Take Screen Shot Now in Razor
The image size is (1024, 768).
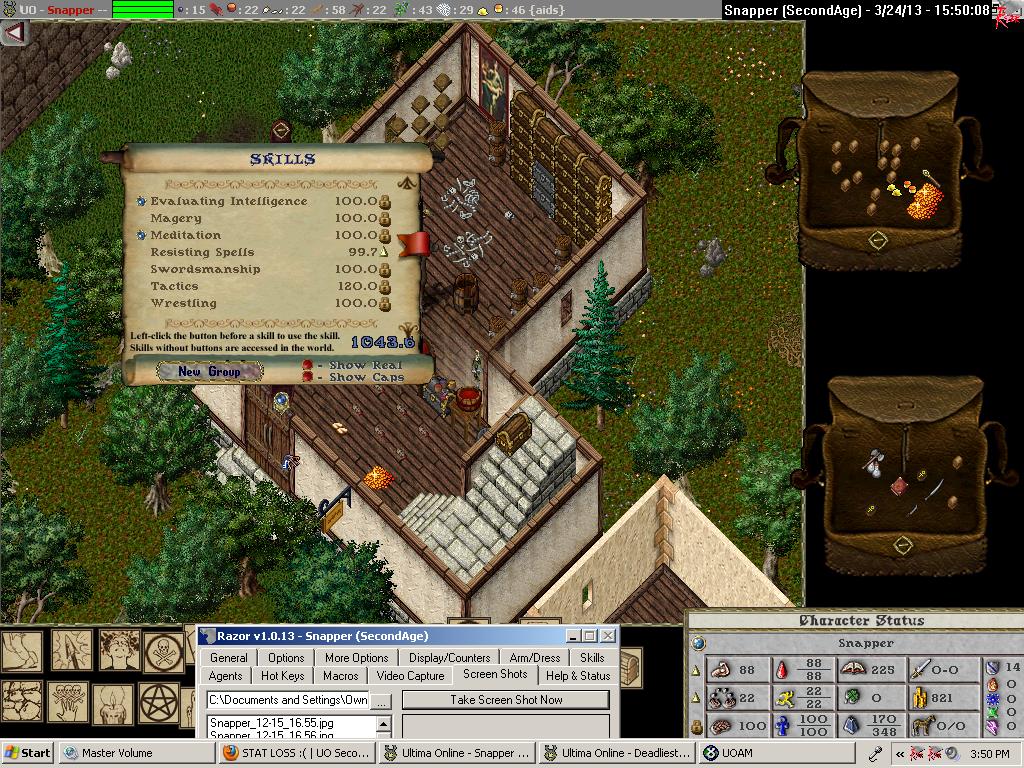506,700
